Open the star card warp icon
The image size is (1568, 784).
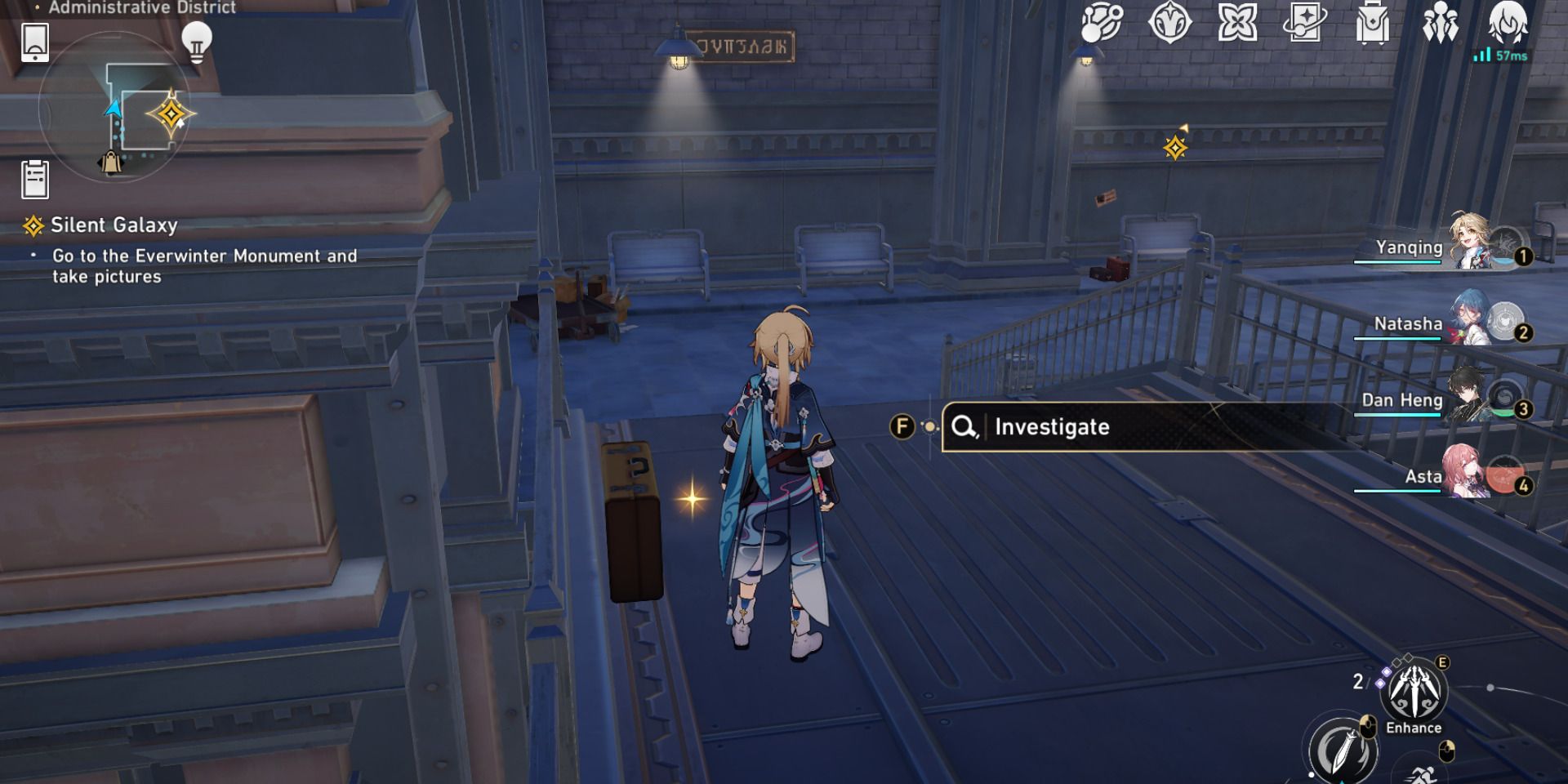(1304, 23)
